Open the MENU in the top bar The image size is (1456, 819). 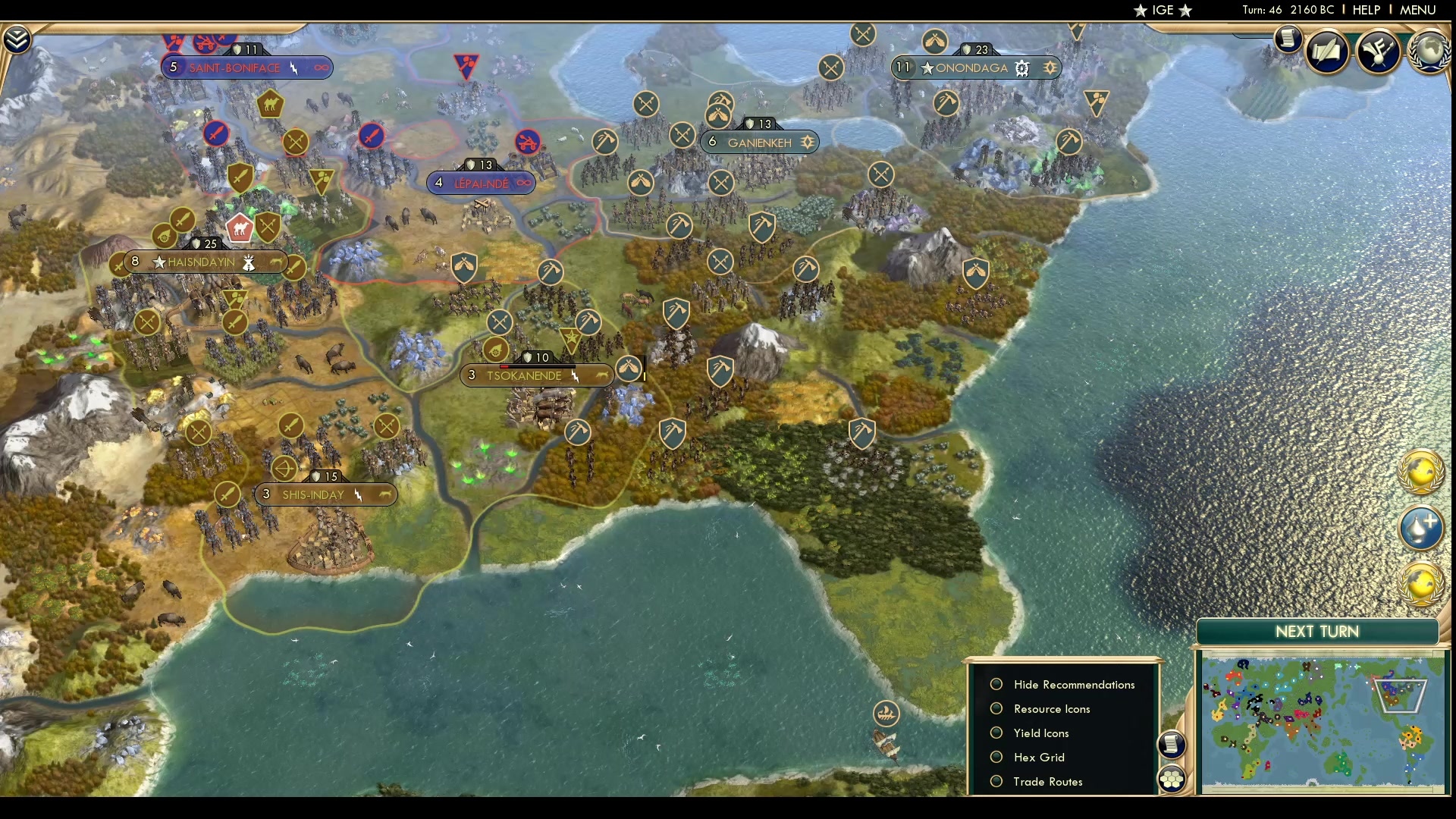[1417, 10]
